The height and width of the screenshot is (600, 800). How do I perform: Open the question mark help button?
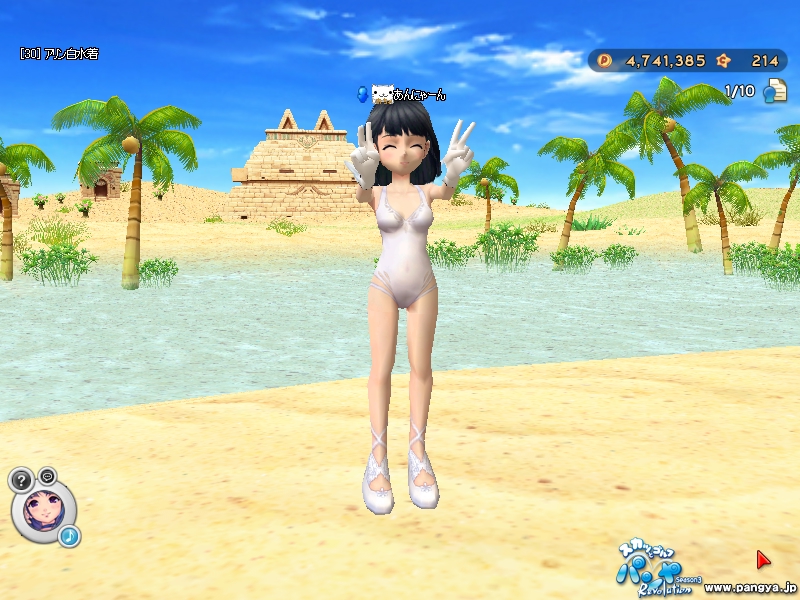point(23,479)
